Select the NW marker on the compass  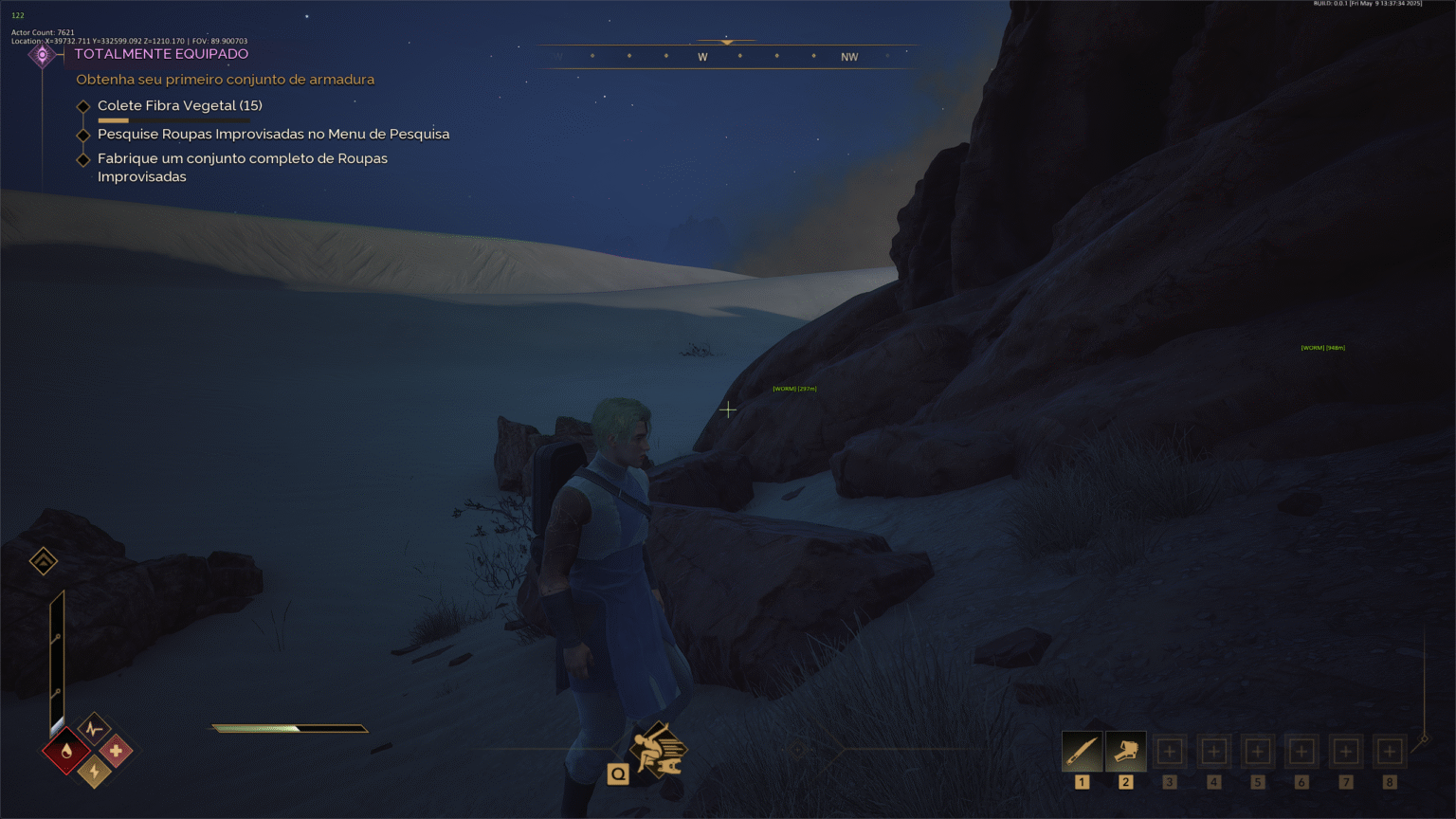pyautogui.click(x=848, y=57)
